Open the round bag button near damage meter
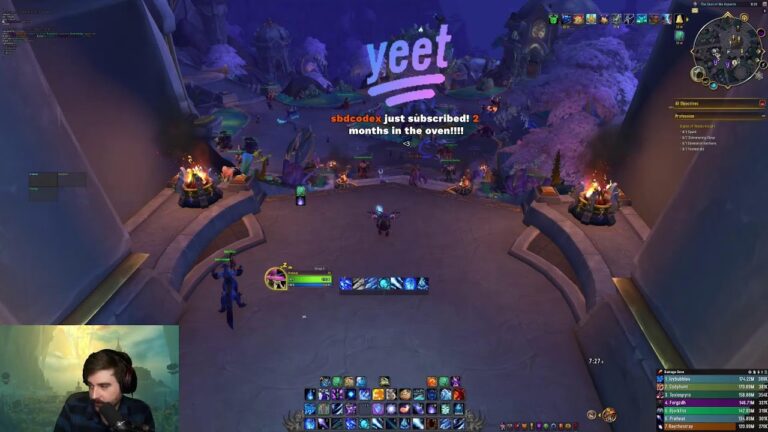Screen dimensions: 768x432 pos(608,415)
